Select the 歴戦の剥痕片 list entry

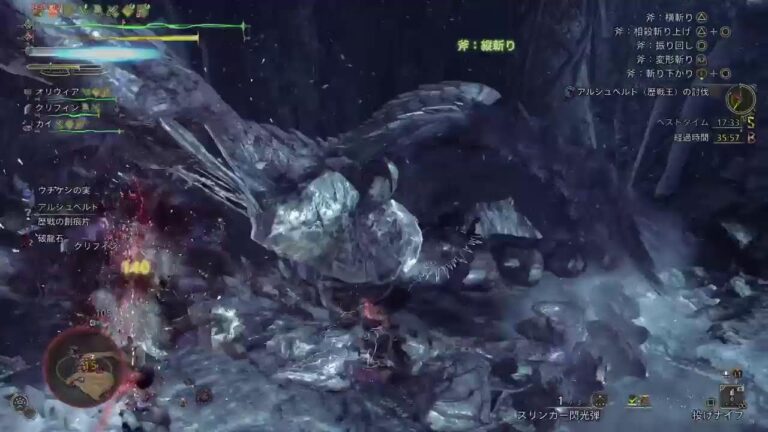pyautogui.click(x=63, y=221)
